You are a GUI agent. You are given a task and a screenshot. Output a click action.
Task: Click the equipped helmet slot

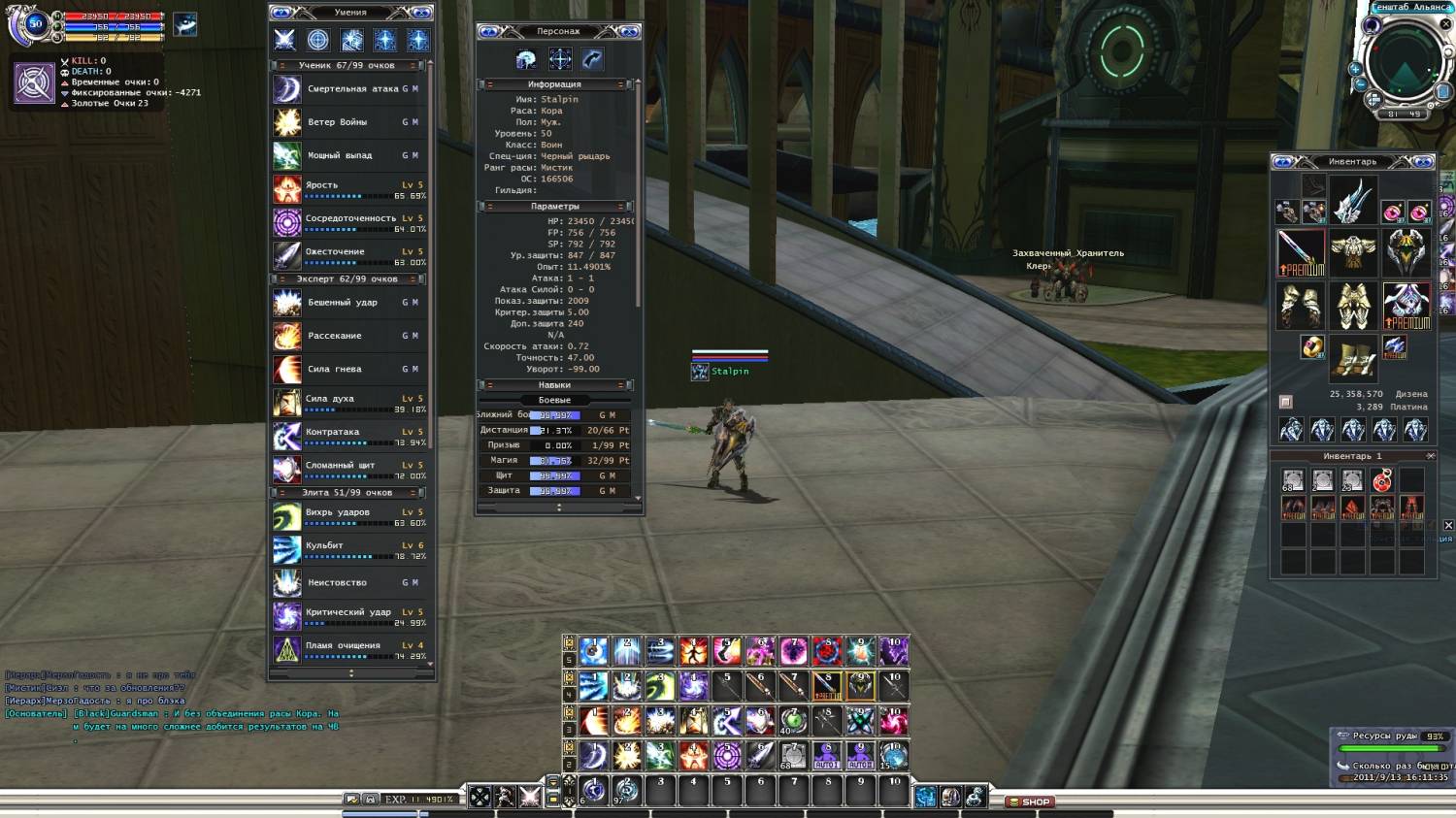1352,200
